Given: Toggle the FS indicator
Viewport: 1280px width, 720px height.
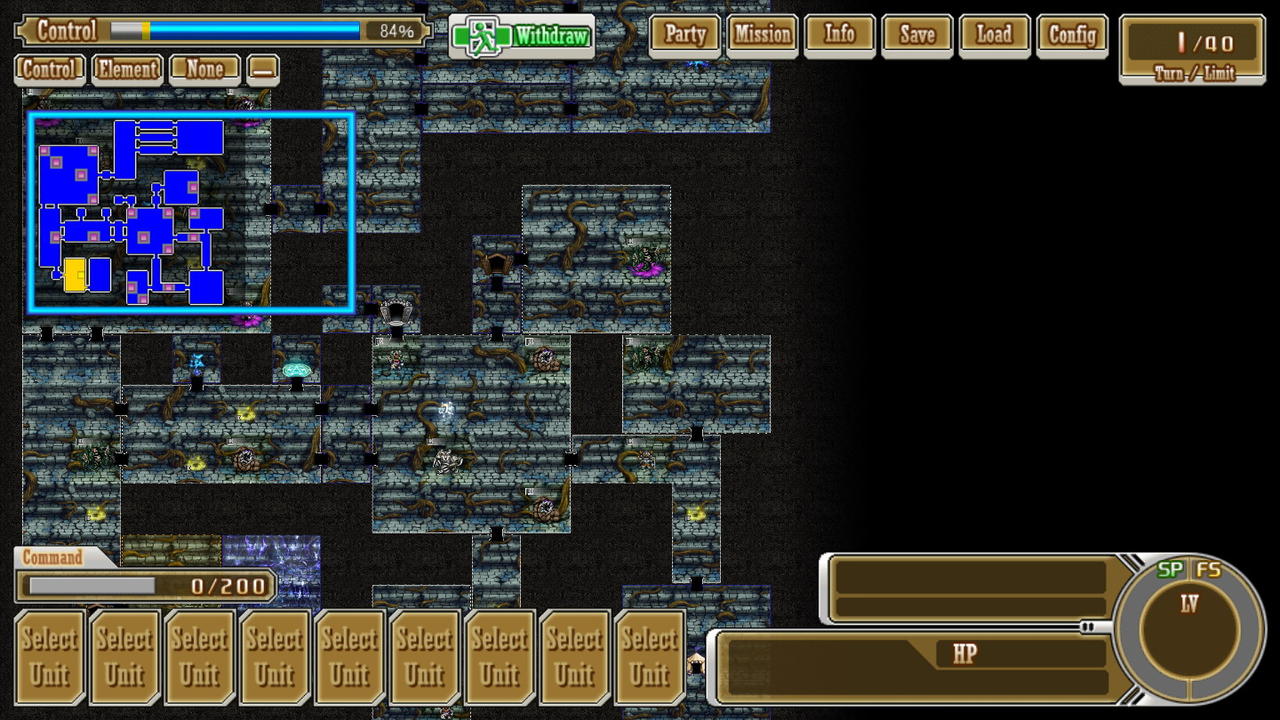Looking at the screenshot, I should click(x=1208, y=570).
